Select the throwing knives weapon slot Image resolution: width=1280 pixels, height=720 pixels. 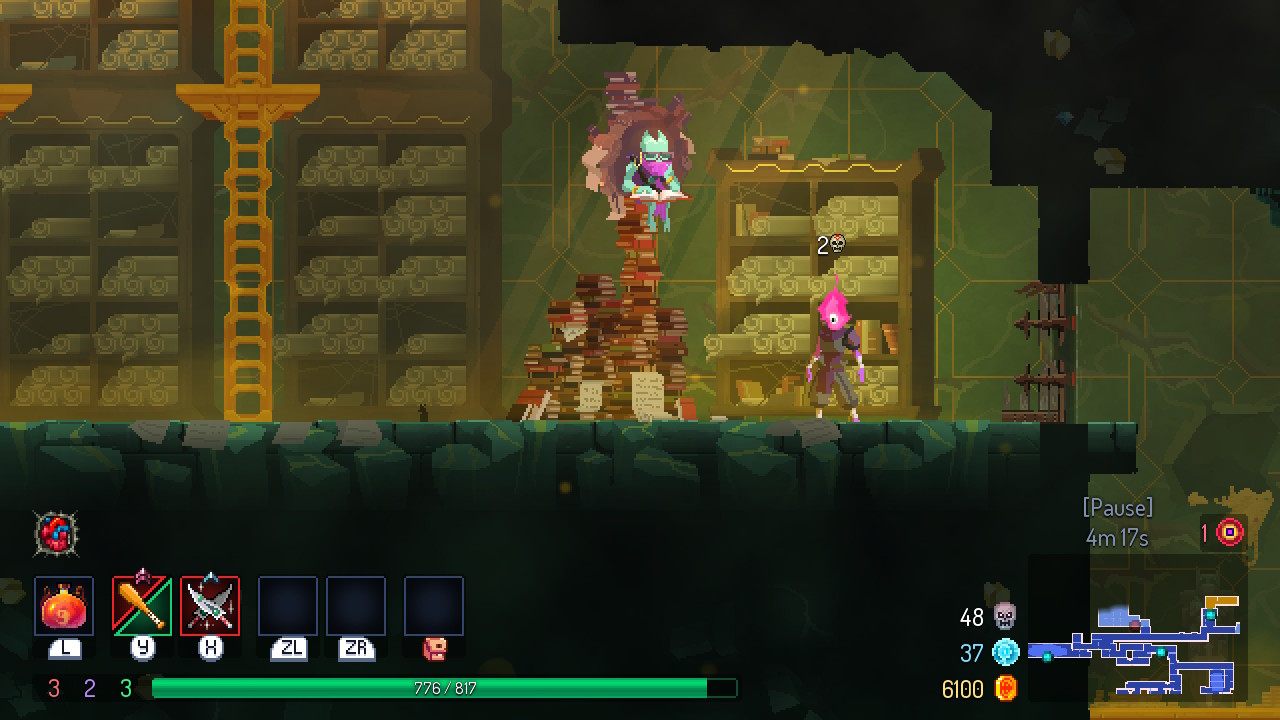[x=210, y=606]
